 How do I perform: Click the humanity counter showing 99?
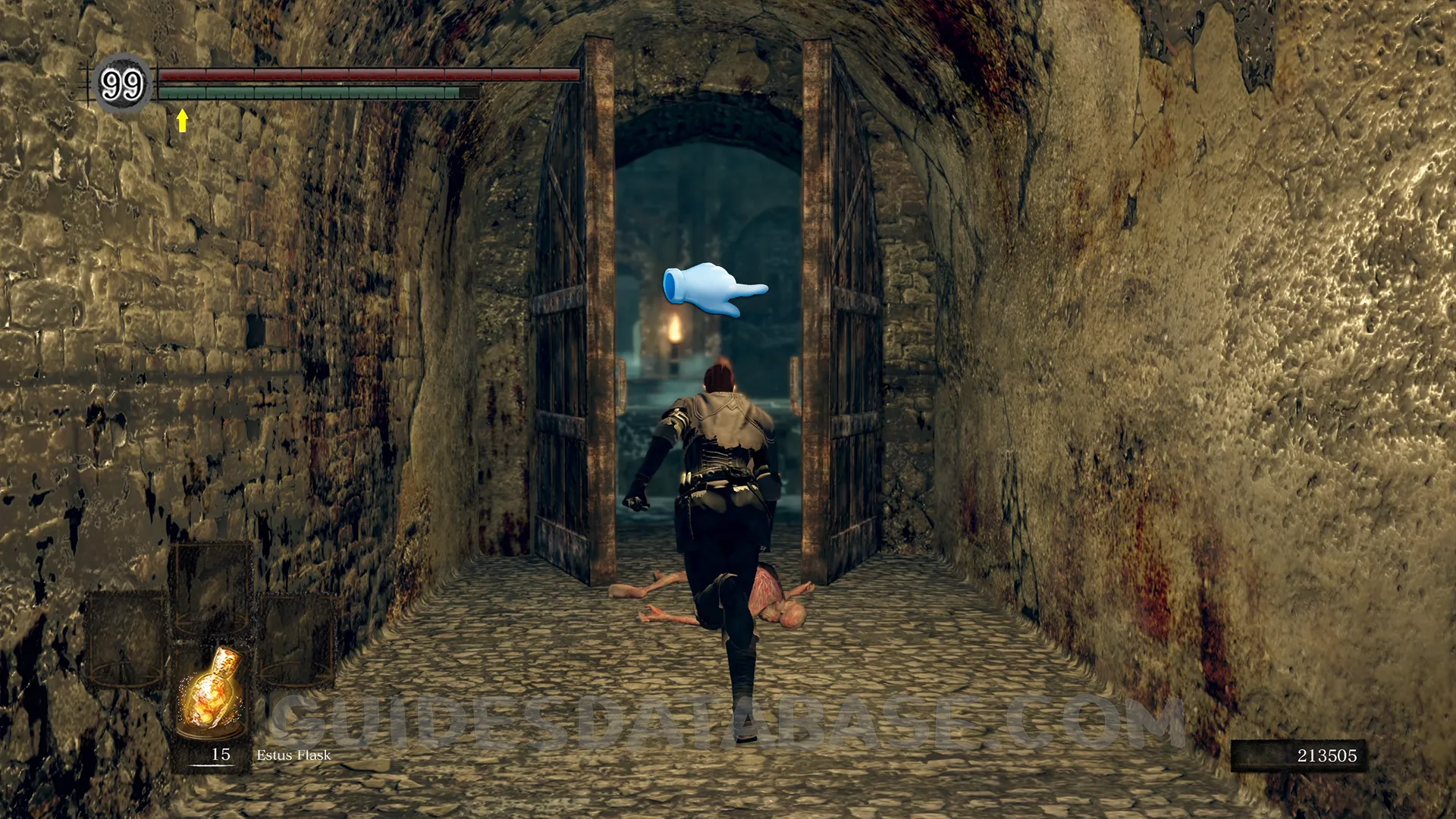pos(121,84)
